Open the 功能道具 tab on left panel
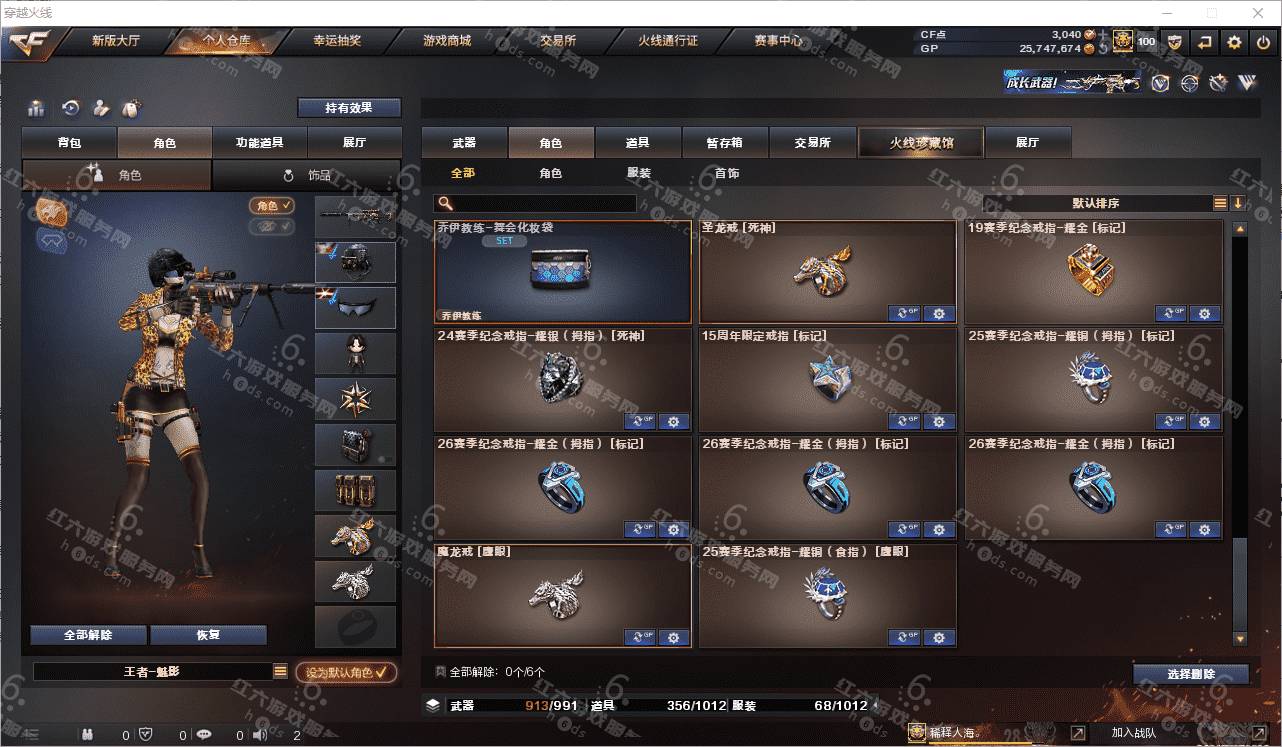1282x747 pixels. [x=259, y=143]
